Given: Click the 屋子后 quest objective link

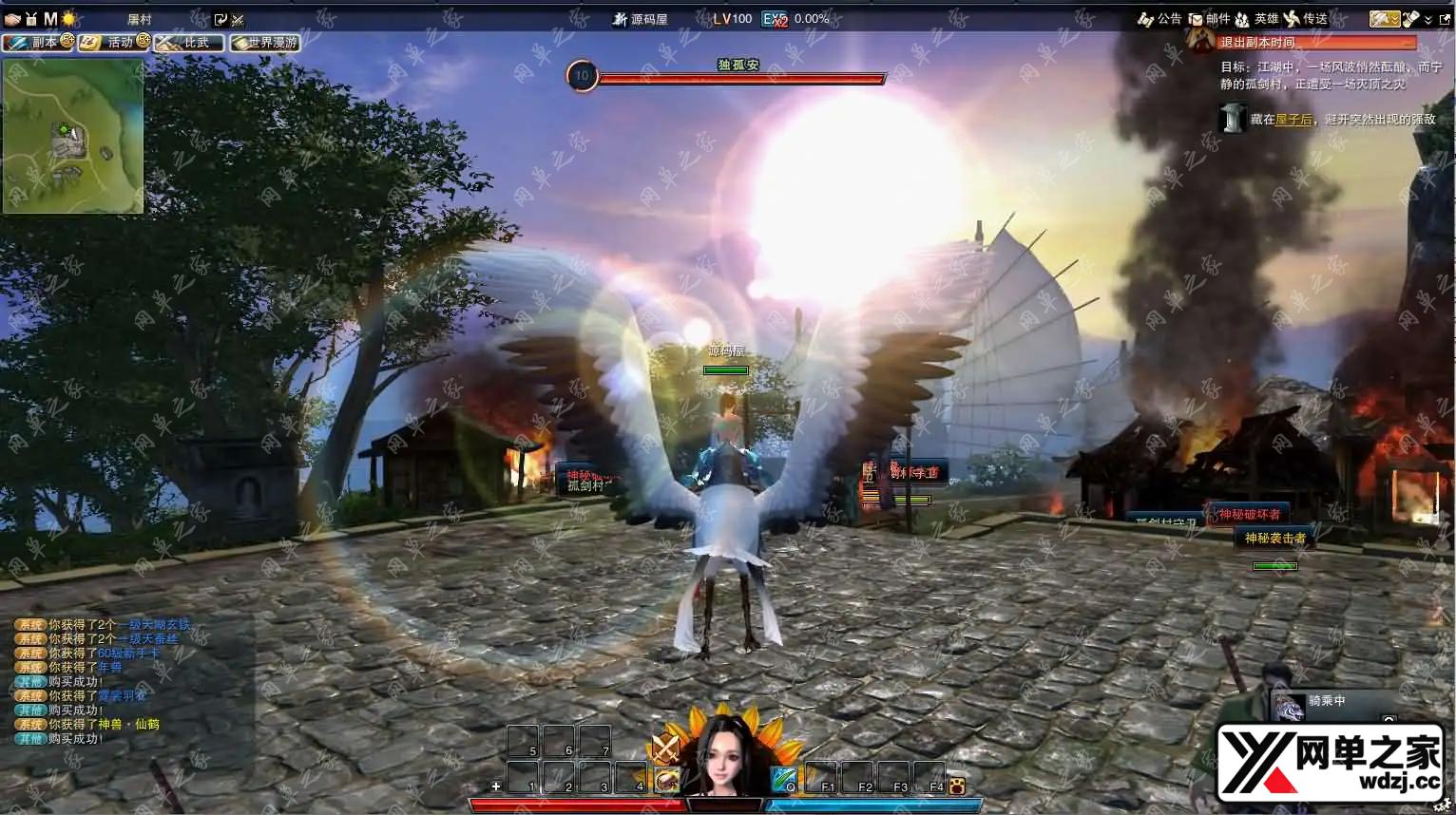Looking at the screenshot, I should [1293, 120].
